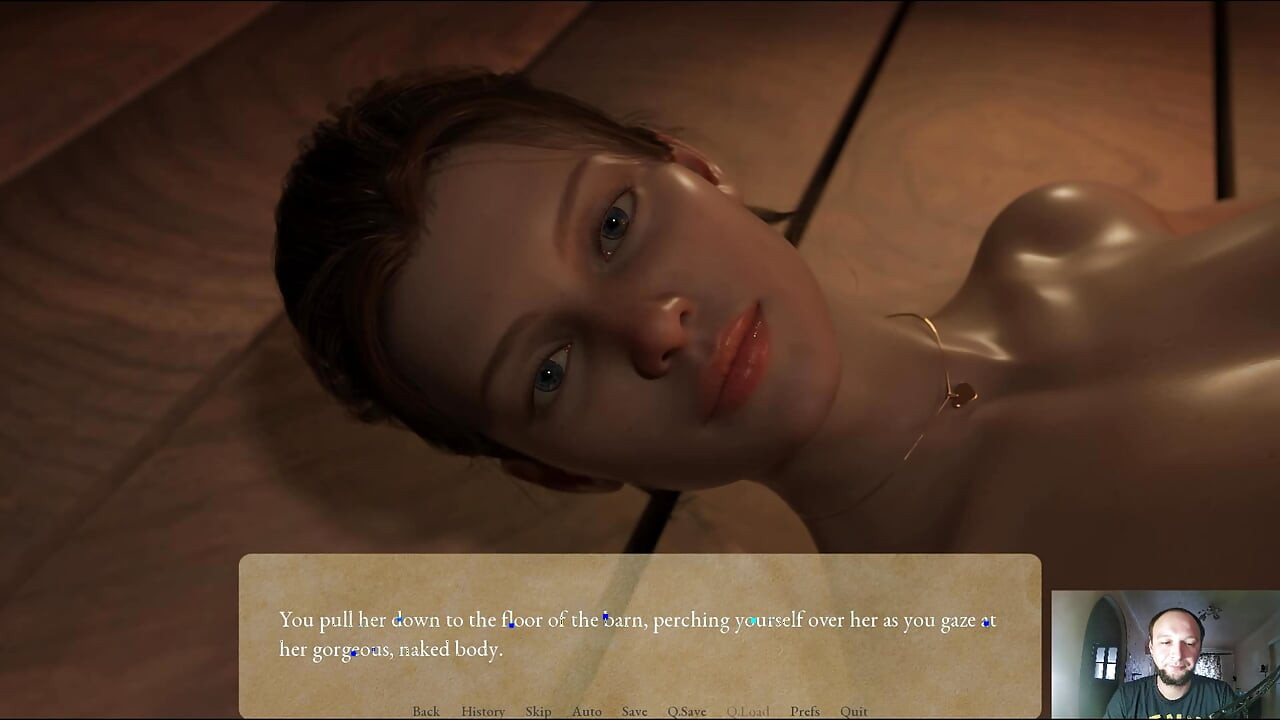Toggle Skip mode in the quick menu

tap(538, 711)
